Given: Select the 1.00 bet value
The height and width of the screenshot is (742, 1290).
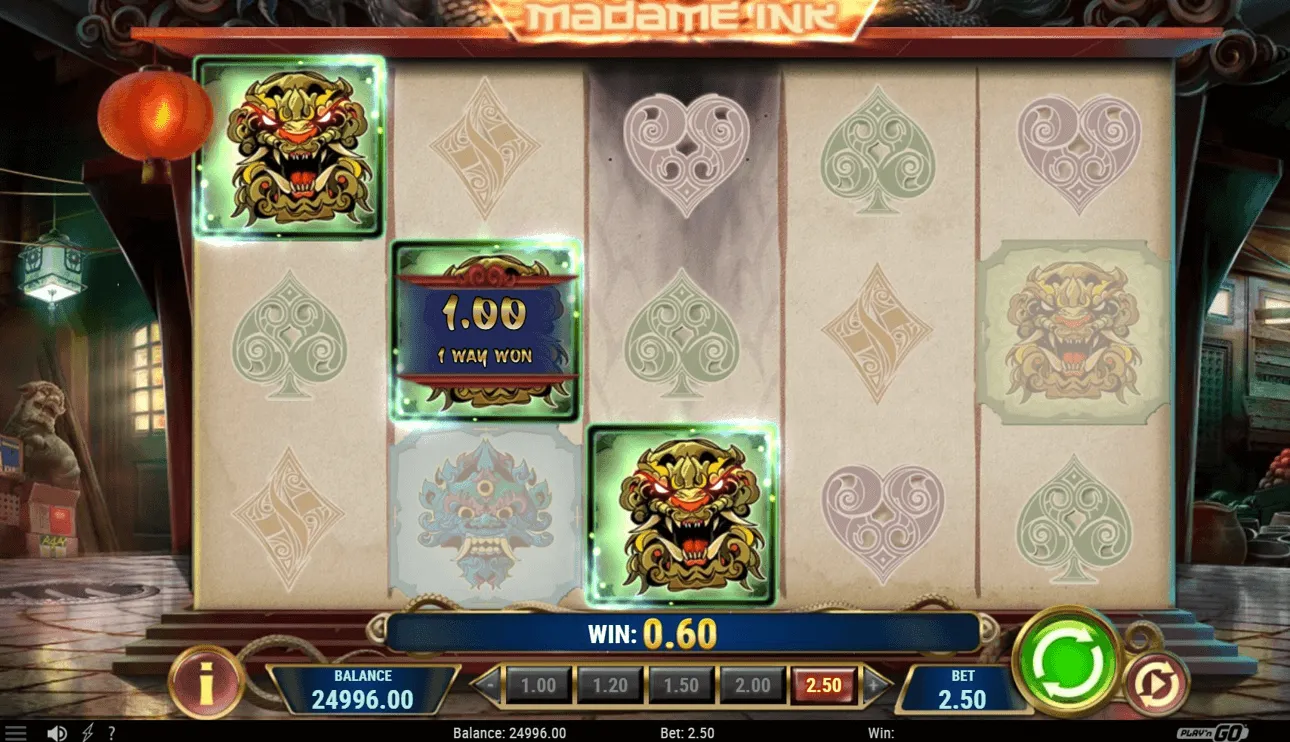Looking at the screenshot, I should point(540,686).
